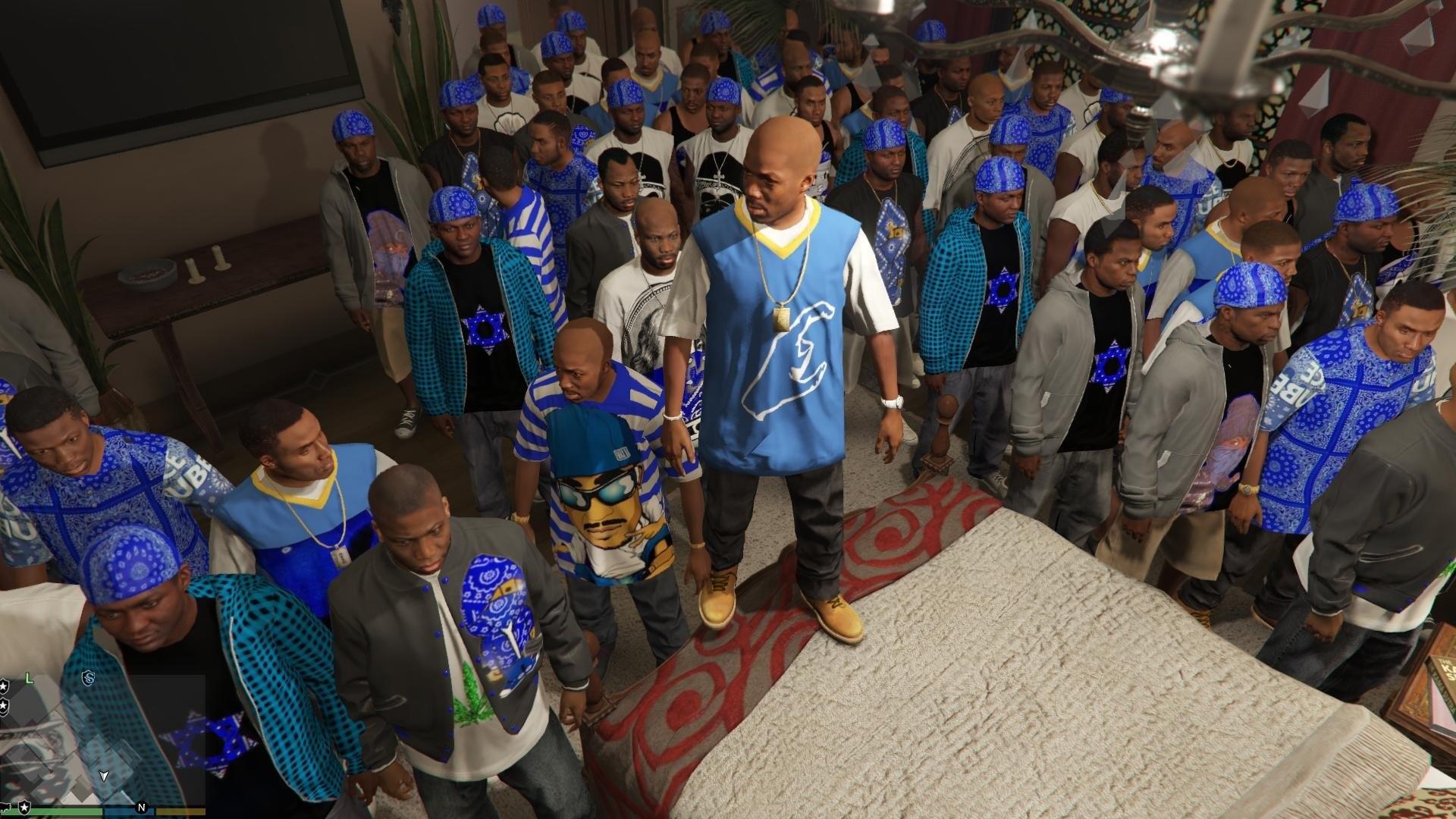The image size is (1456, 819).
Task: Click the S safehouse icon on the minimap
Action: [89, 678]
